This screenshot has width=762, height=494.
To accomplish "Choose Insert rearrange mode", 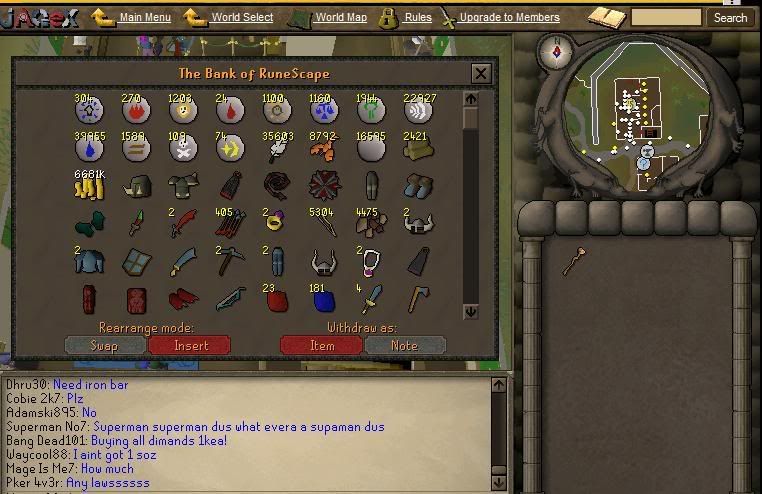I will [x=190, y=345].
